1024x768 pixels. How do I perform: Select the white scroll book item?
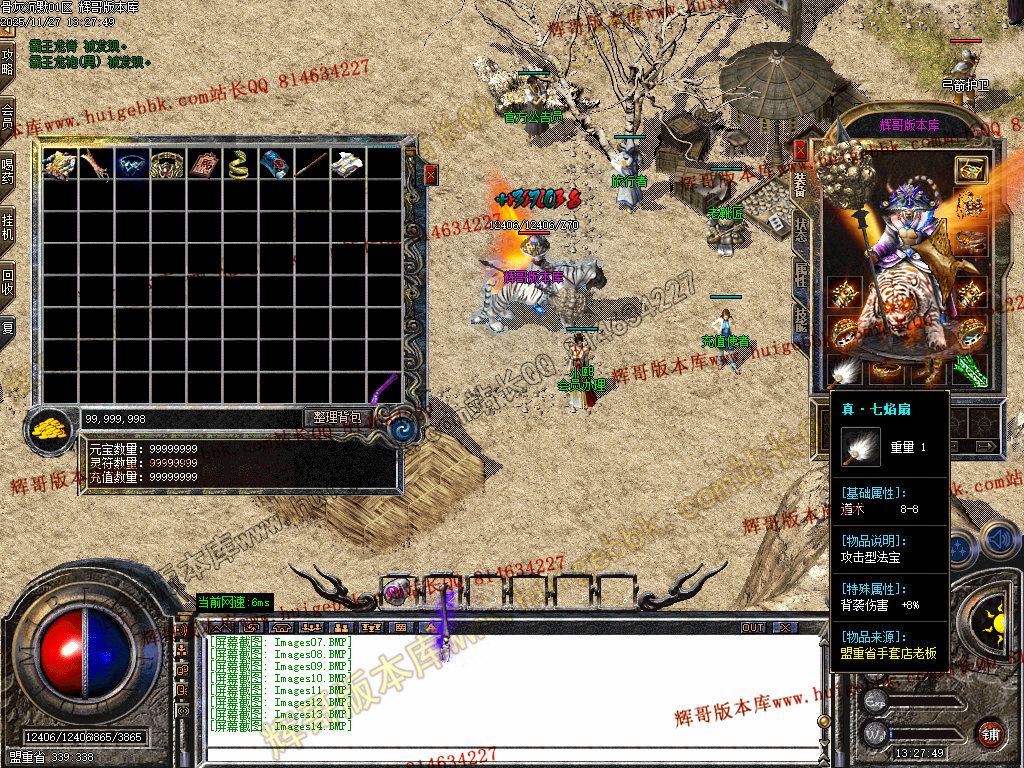(347, 164)
